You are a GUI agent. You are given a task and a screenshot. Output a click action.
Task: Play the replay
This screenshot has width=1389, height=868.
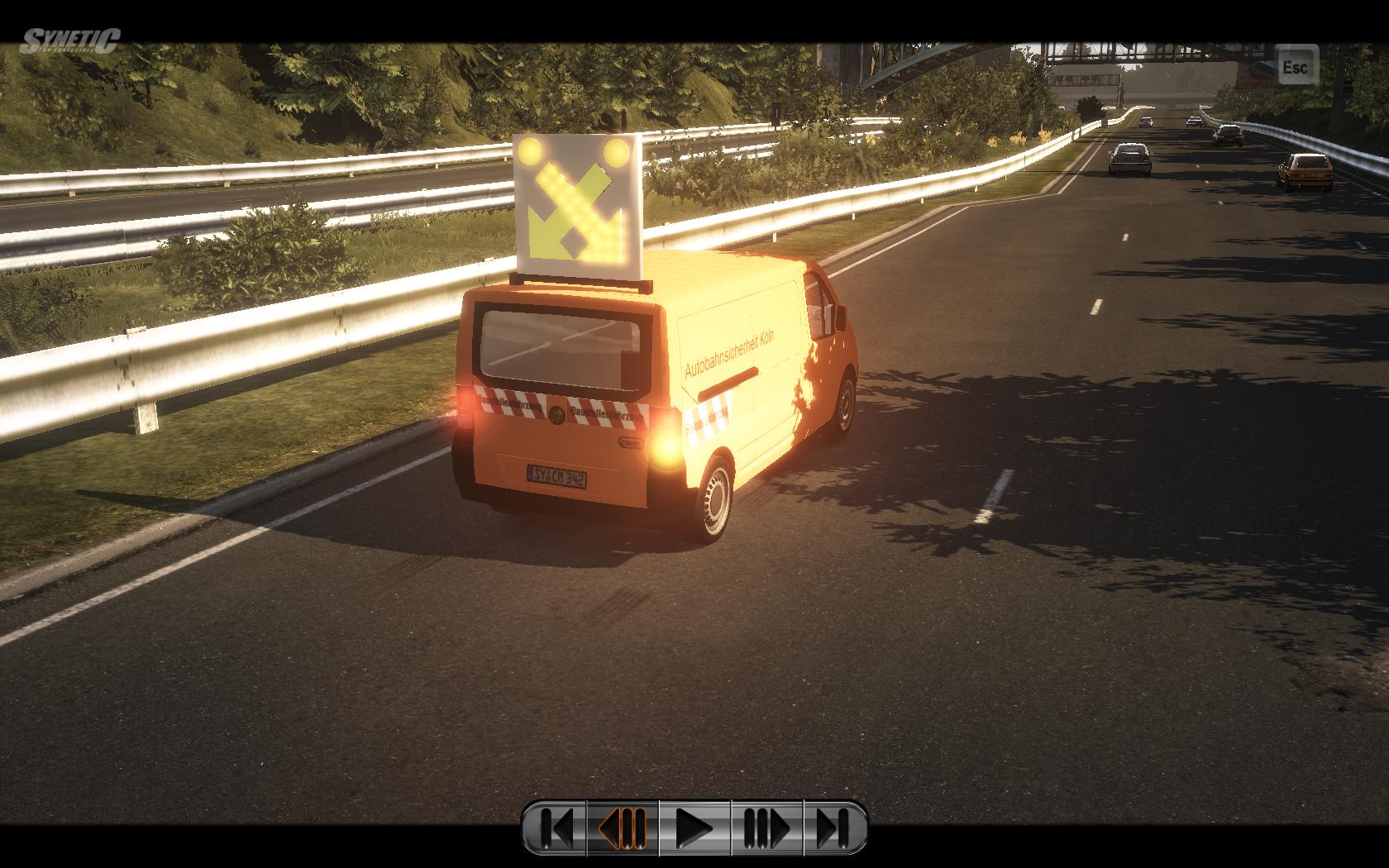694,827
